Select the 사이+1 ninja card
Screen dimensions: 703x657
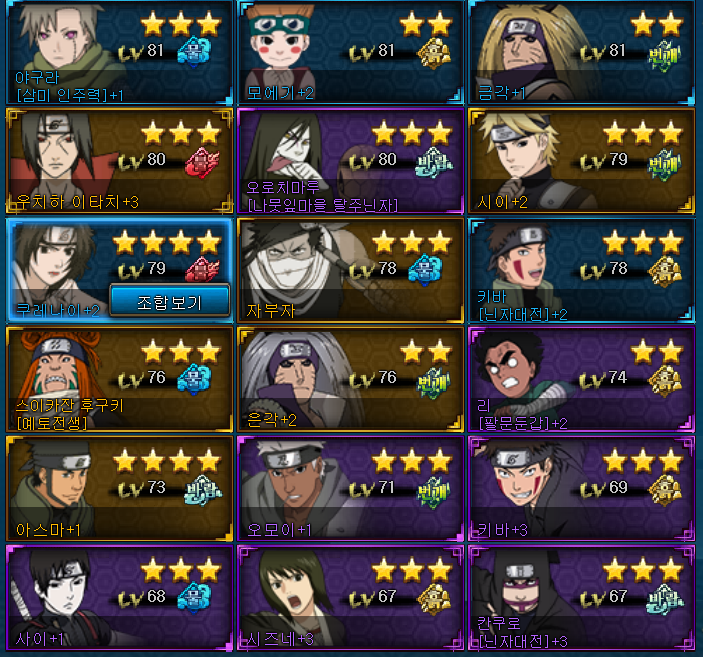119,597
